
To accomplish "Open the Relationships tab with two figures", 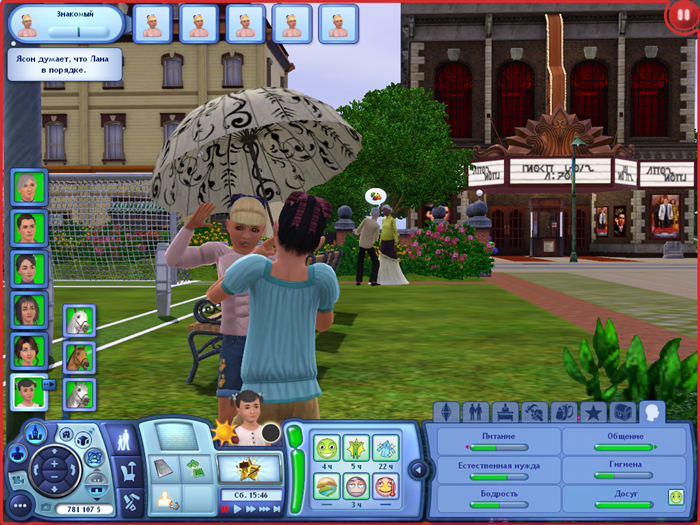I will pyautogui.click(x=476, y=411).
